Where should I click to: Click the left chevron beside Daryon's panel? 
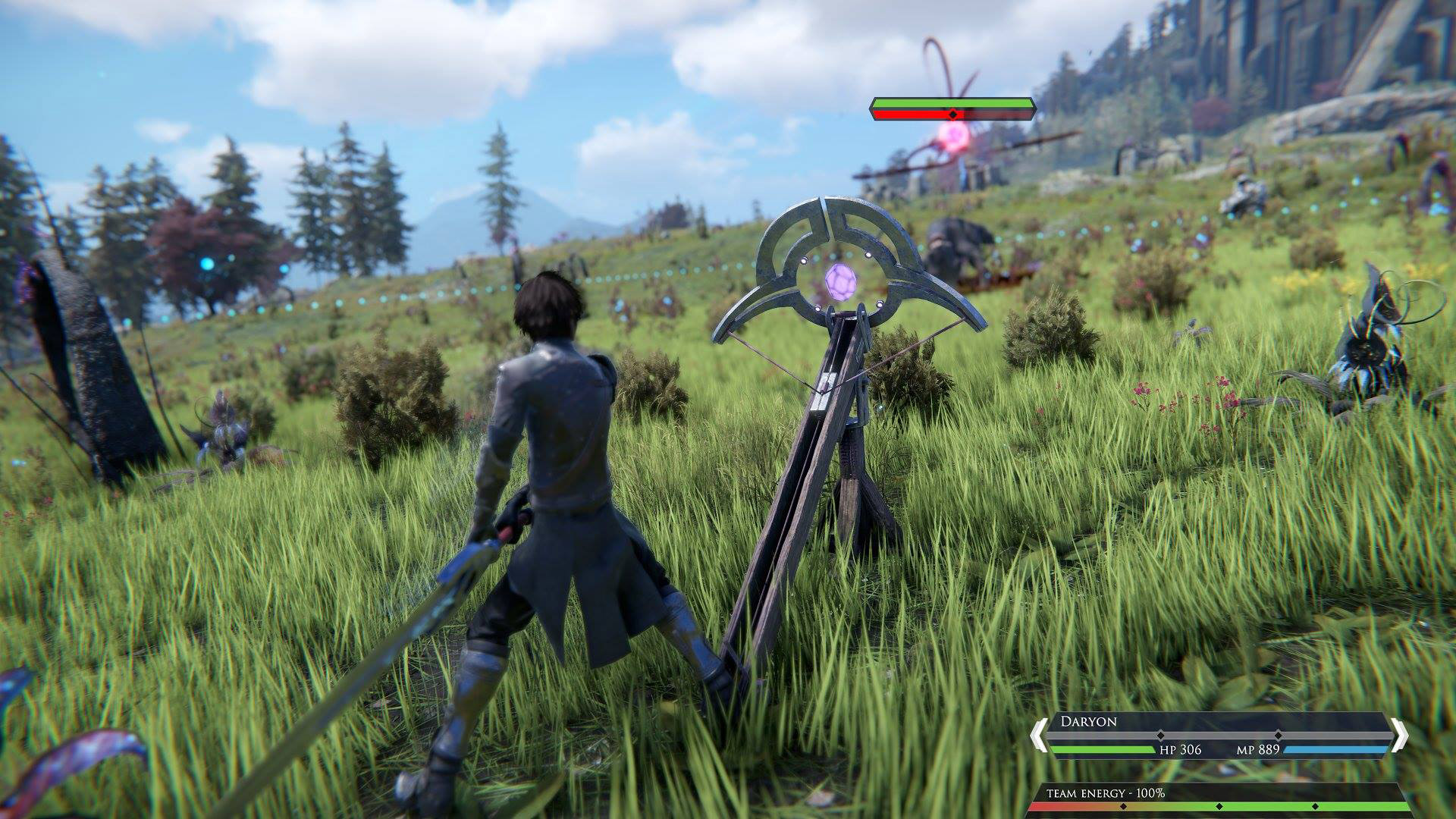1039,736
